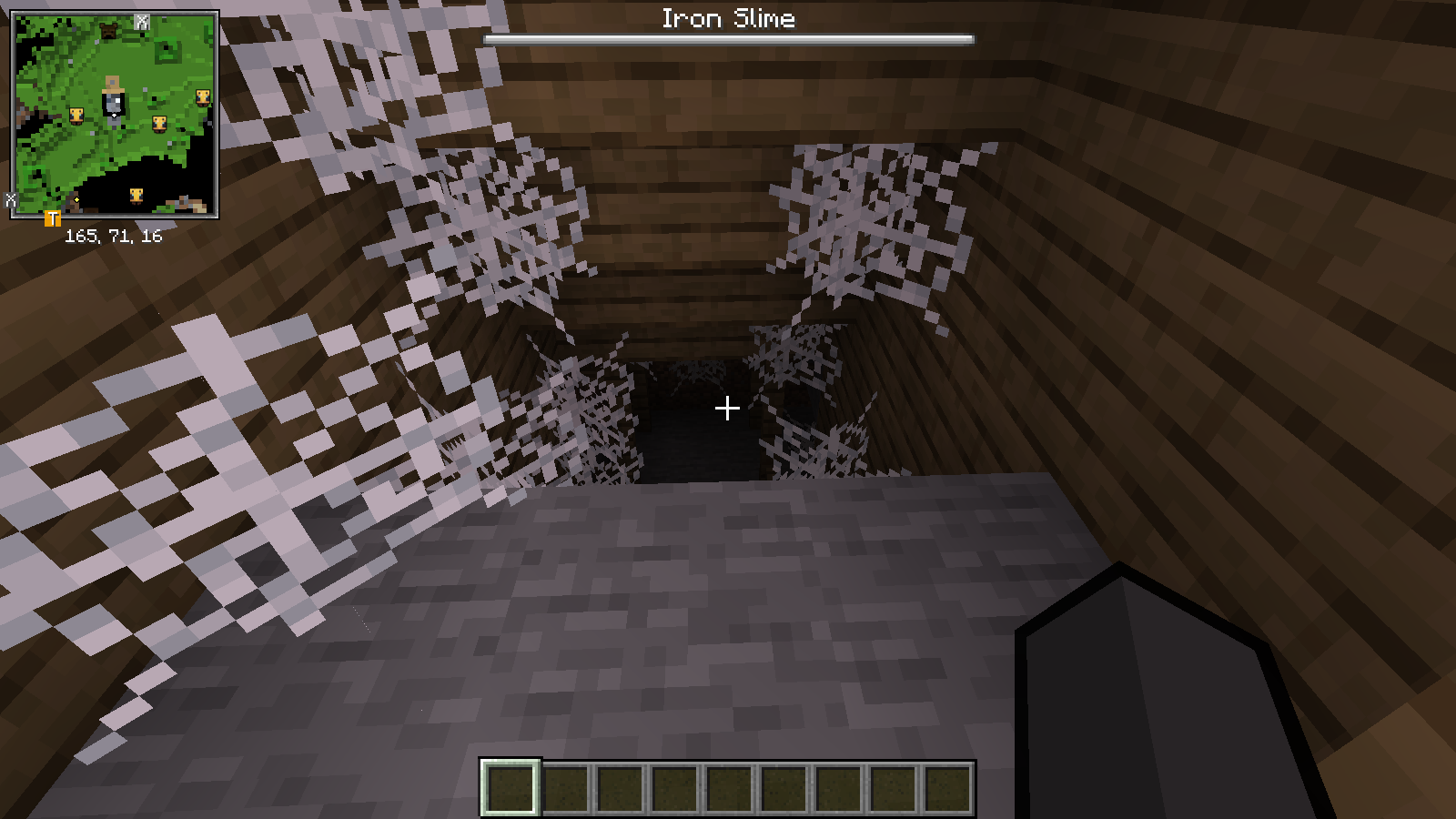Screen dimensions: 1456x819
Task: Click the Iron Slime health bar
Action: pyautogui.click(x=728, y=39)
